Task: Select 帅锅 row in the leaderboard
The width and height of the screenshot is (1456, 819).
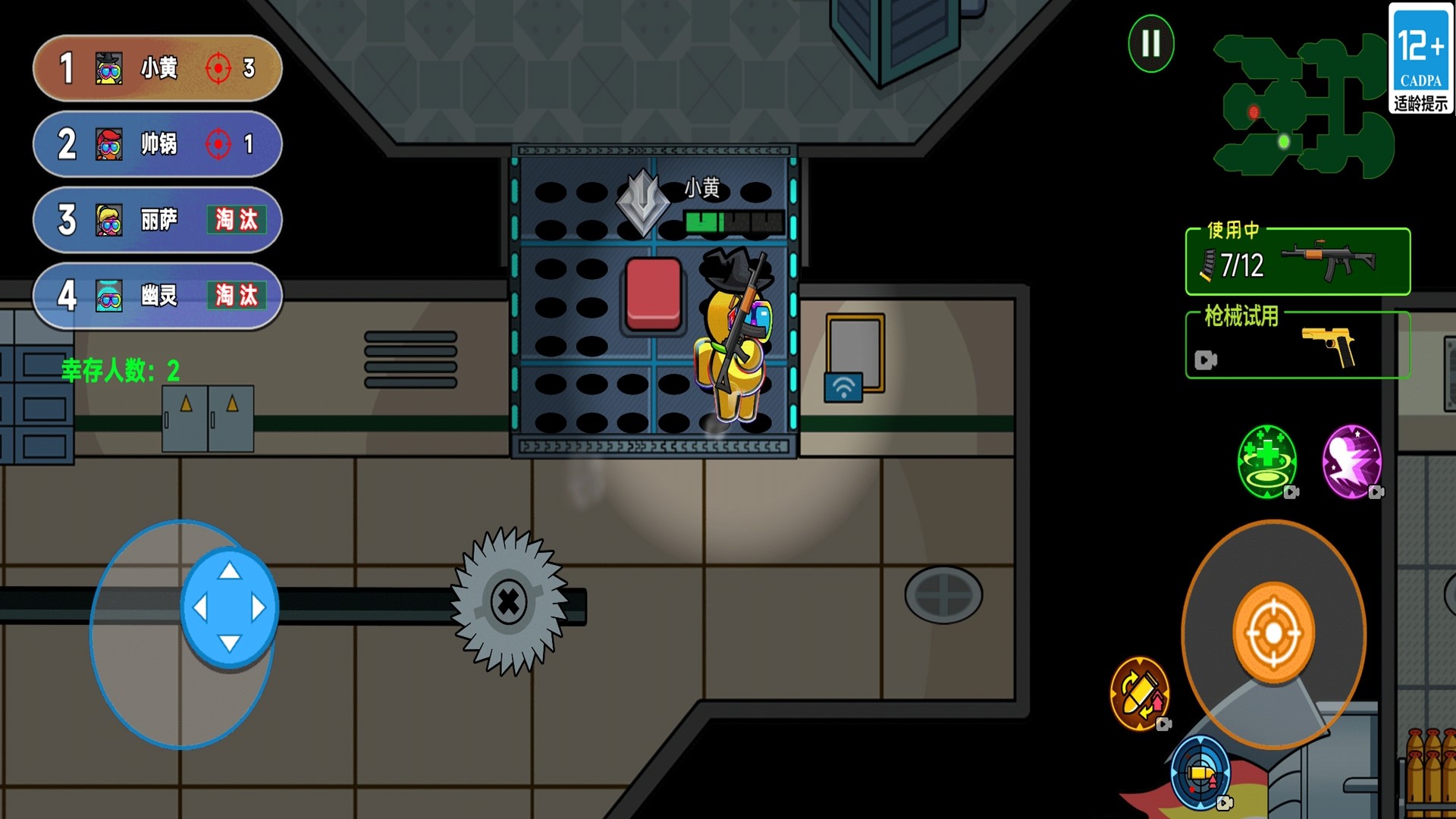Action: point(158,144)
